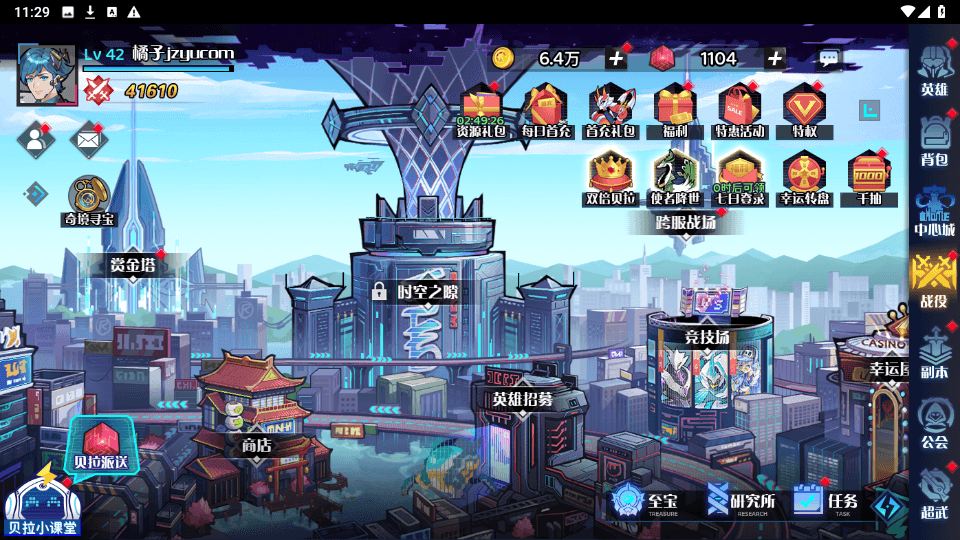
Task: Open the 特权 privilege icon
Action: coord(804,110)
